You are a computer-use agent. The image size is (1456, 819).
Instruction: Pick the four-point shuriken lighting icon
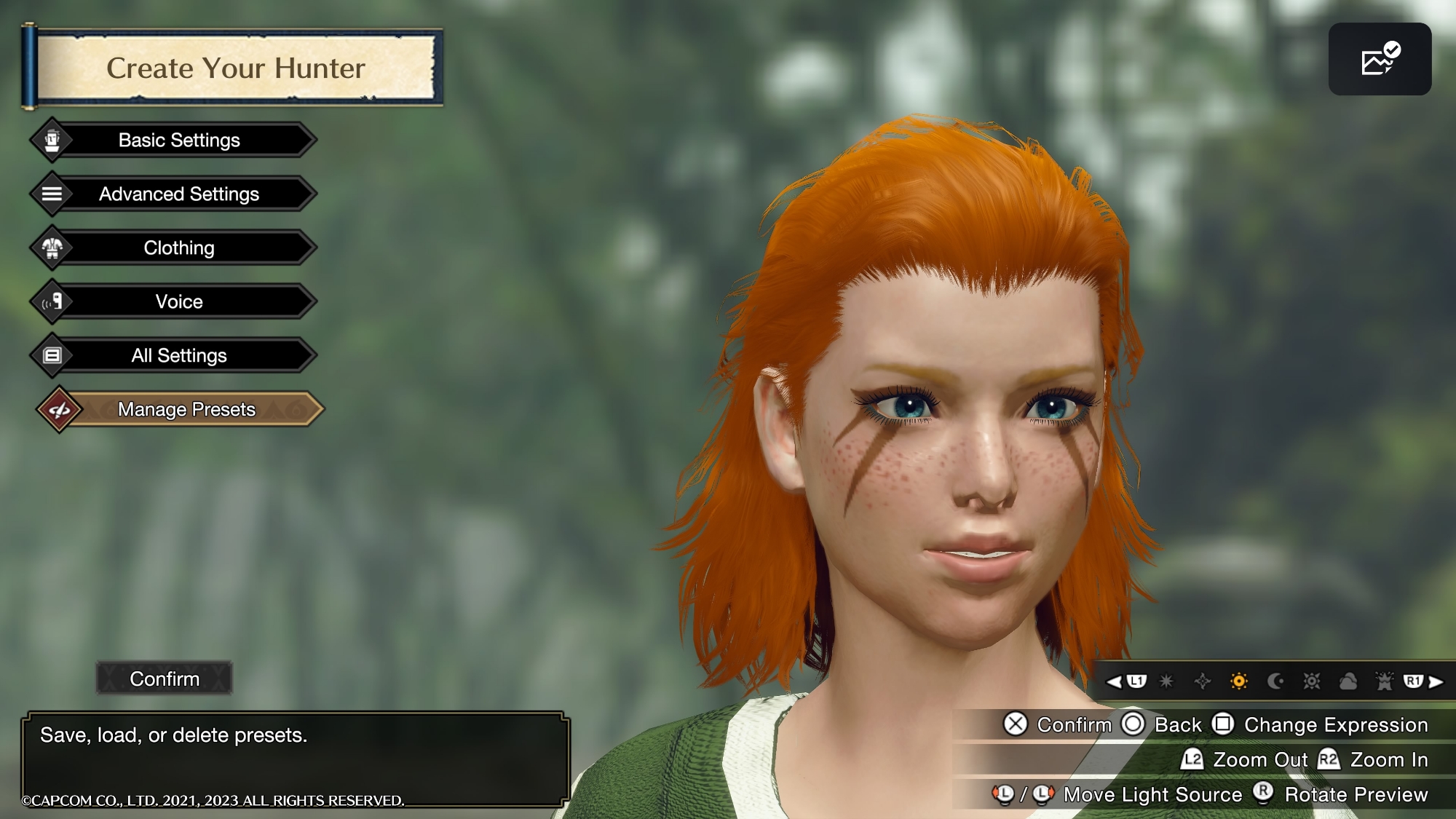pos(1203,681)
